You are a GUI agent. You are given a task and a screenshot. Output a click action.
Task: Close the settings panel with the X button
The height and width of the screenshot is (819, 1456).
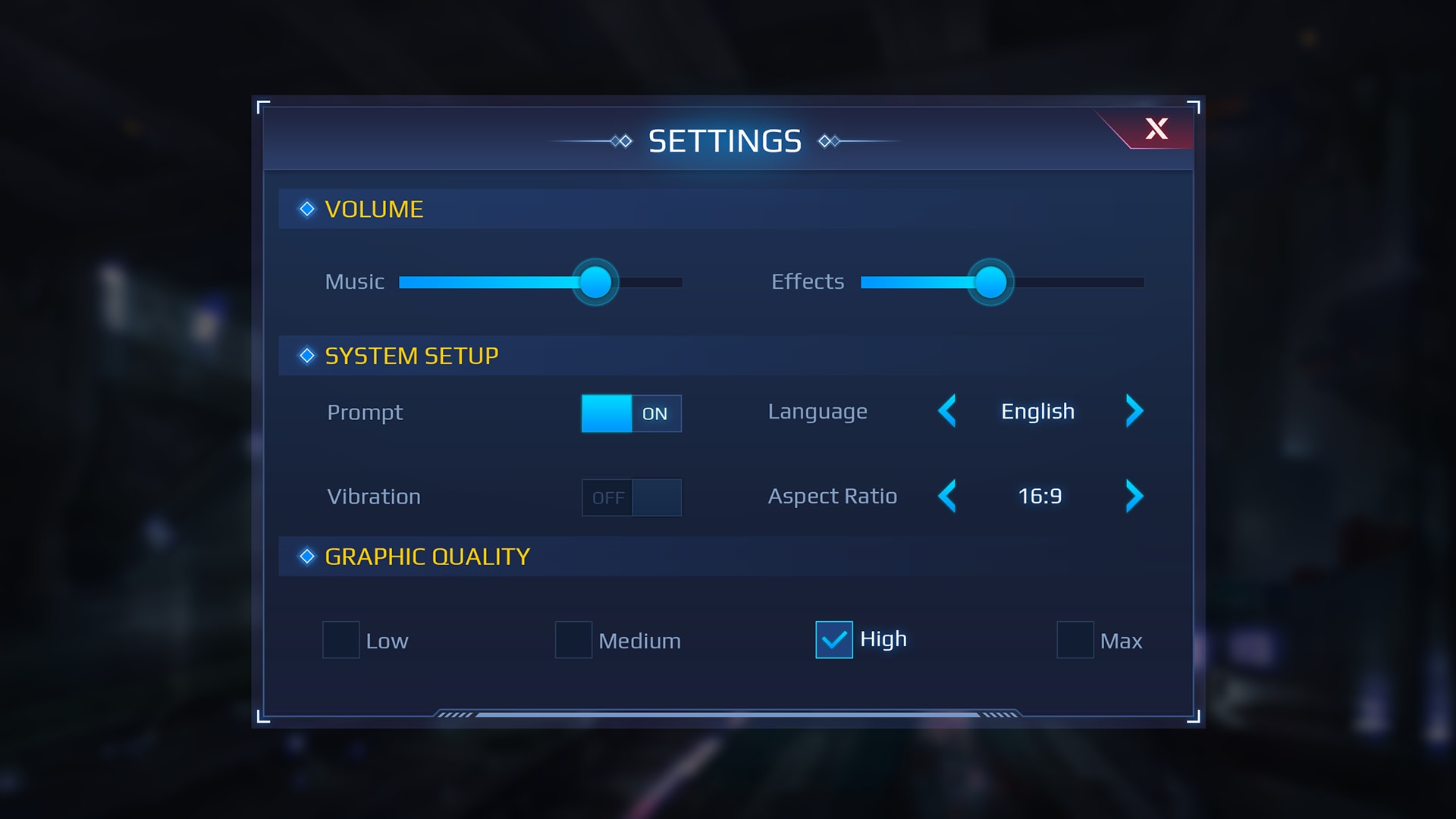click(x=1156, y=130)
